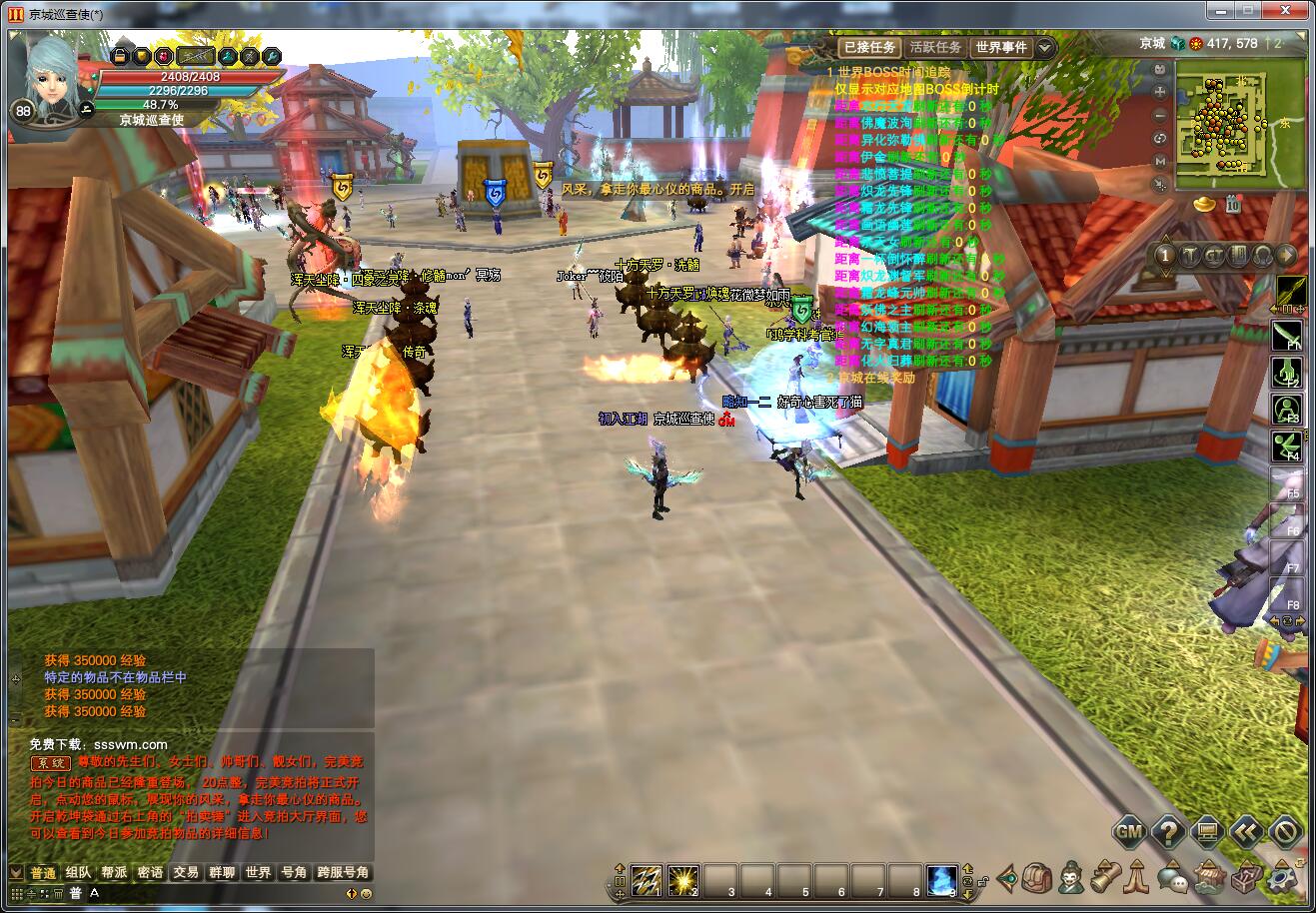Open the calendar icon below the minimap

coord(1234,205)
